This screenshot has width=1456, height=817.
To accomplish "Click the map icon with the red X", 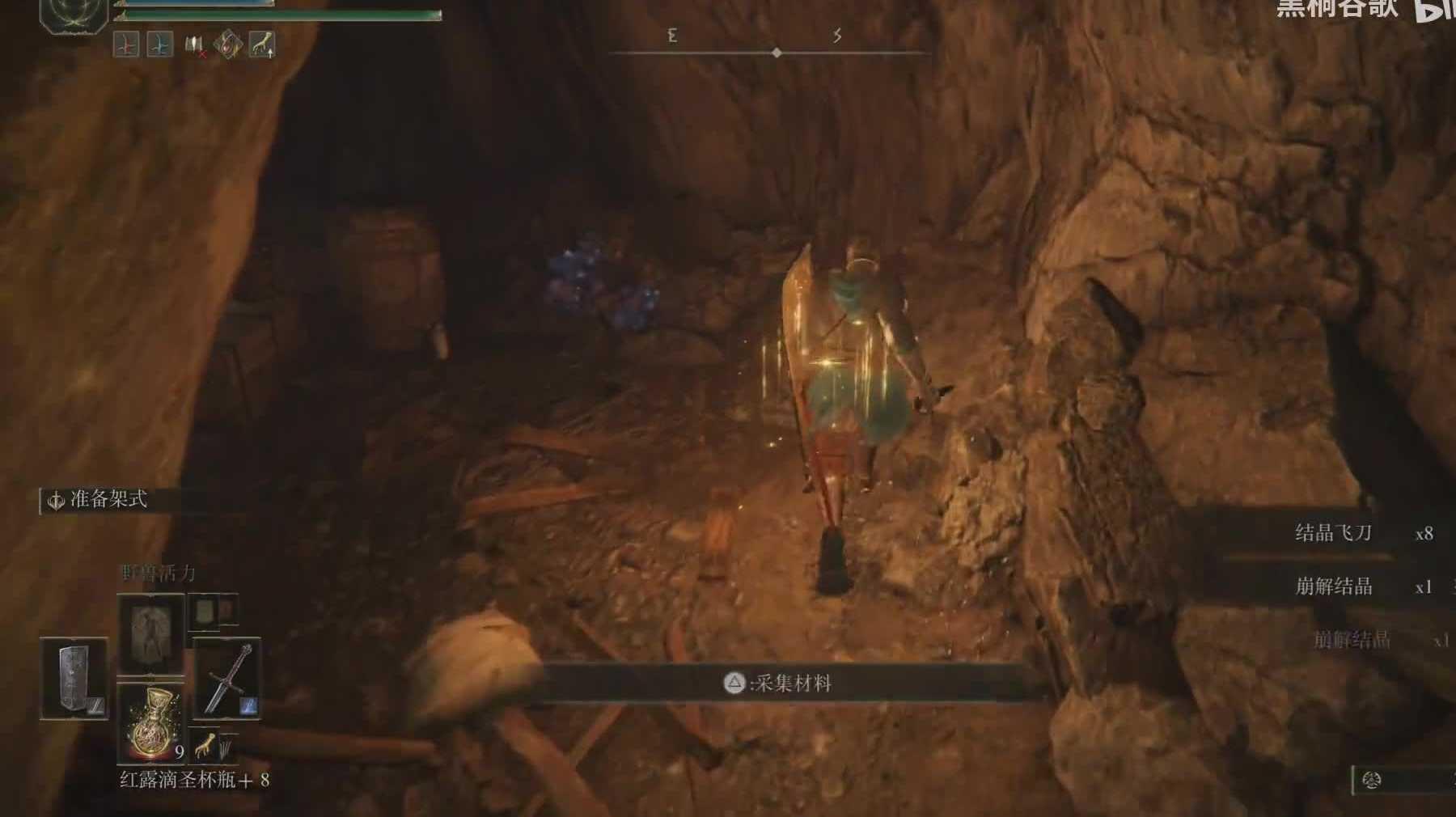I will point(195,46).
